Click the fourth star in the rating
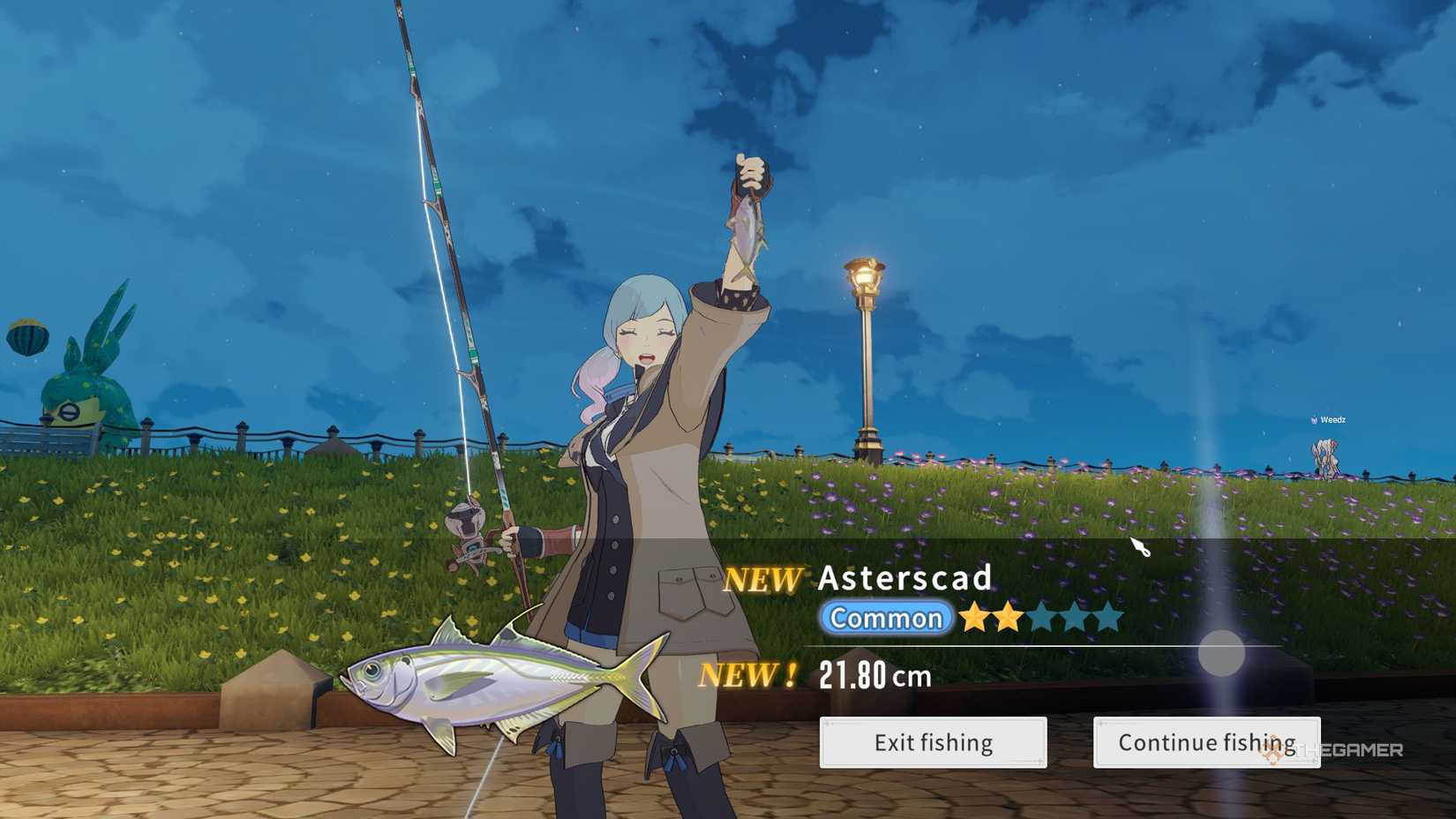The height and width of the screenshot is (819, 1456). click(1077, 617)
